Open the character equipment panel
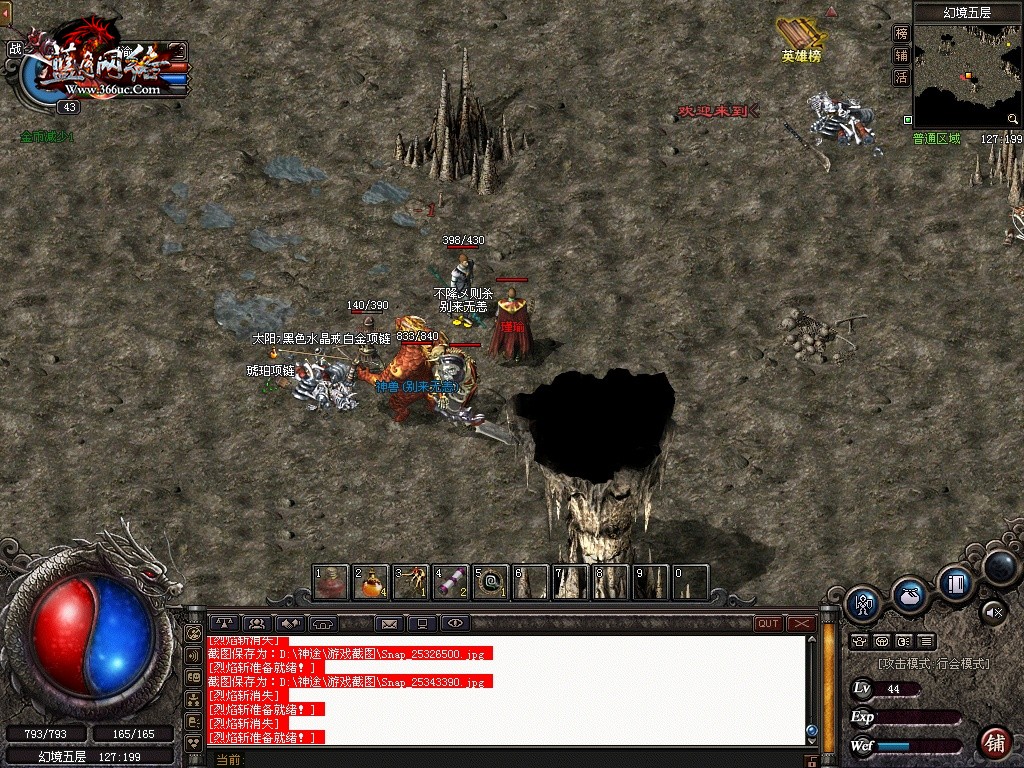Screen dimensions: 1024x768 click(862, 603)
